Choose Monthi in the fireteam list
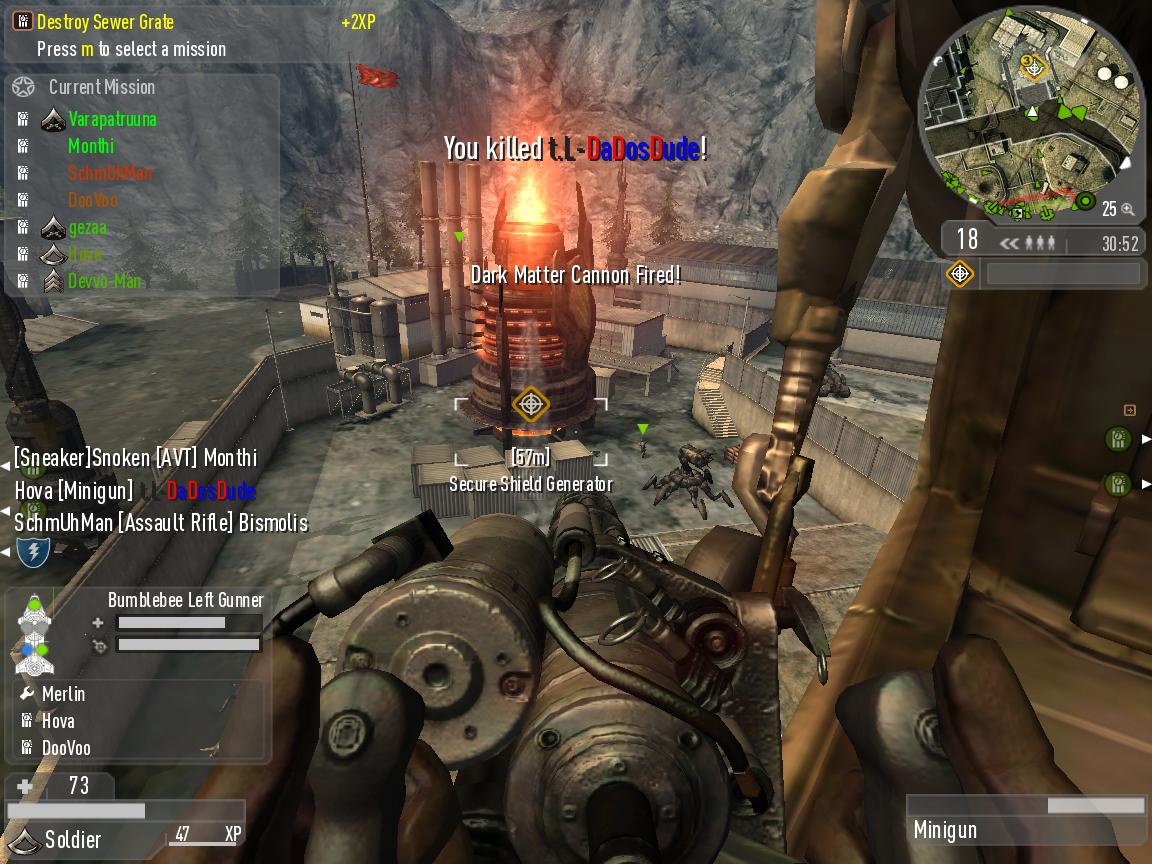 tap(91, 146)
